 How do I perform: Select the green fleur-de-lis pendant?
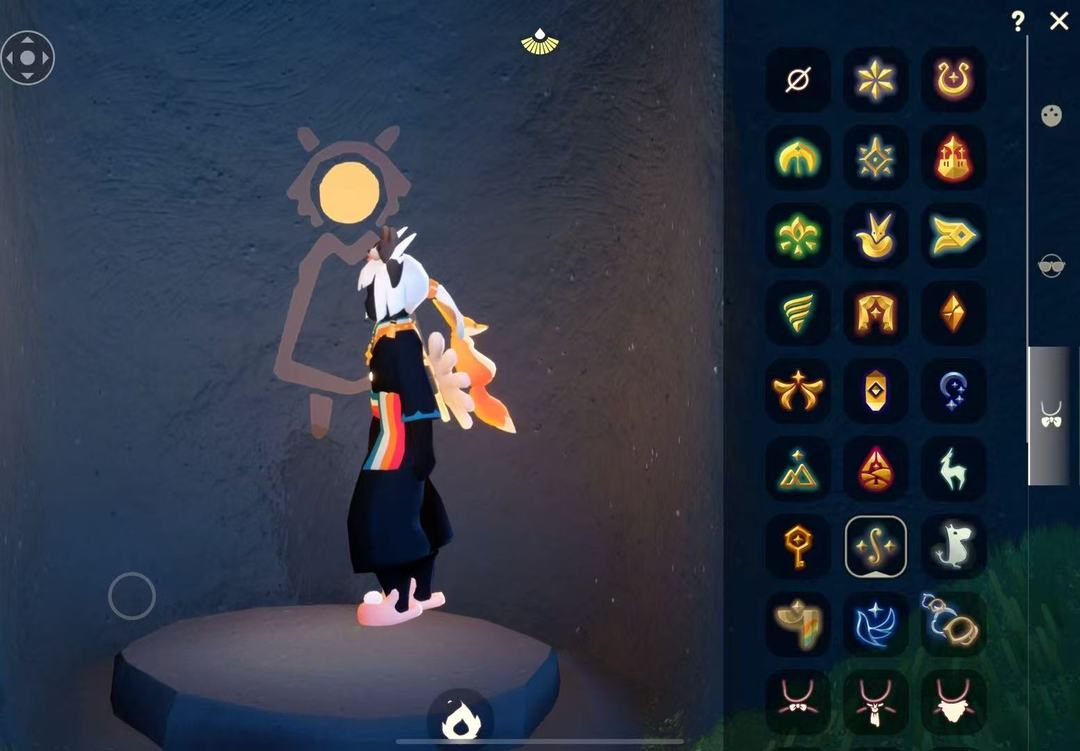coord(798,236)
